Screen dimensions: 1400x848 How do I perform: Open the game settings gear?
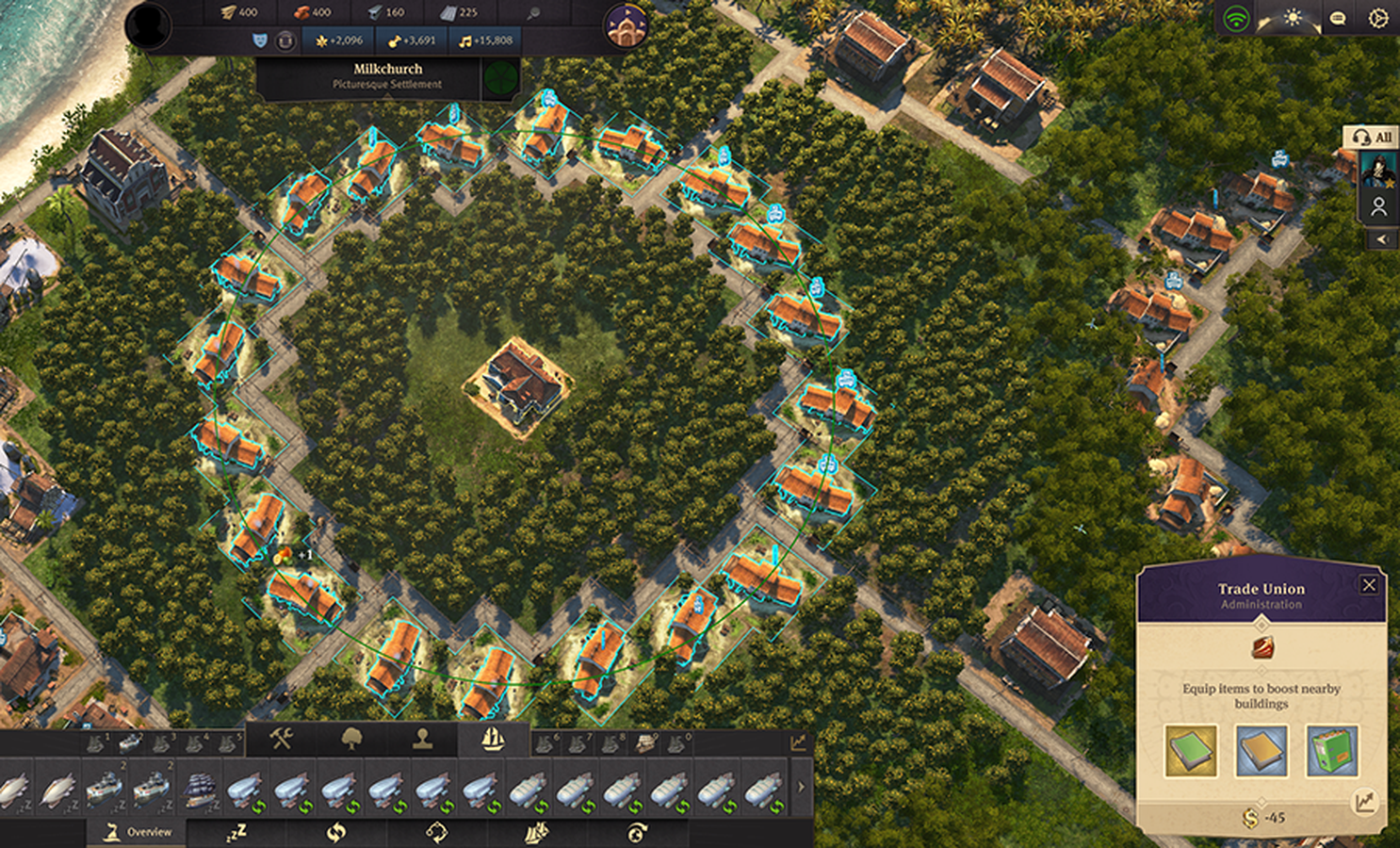(x=1377, y=18)
